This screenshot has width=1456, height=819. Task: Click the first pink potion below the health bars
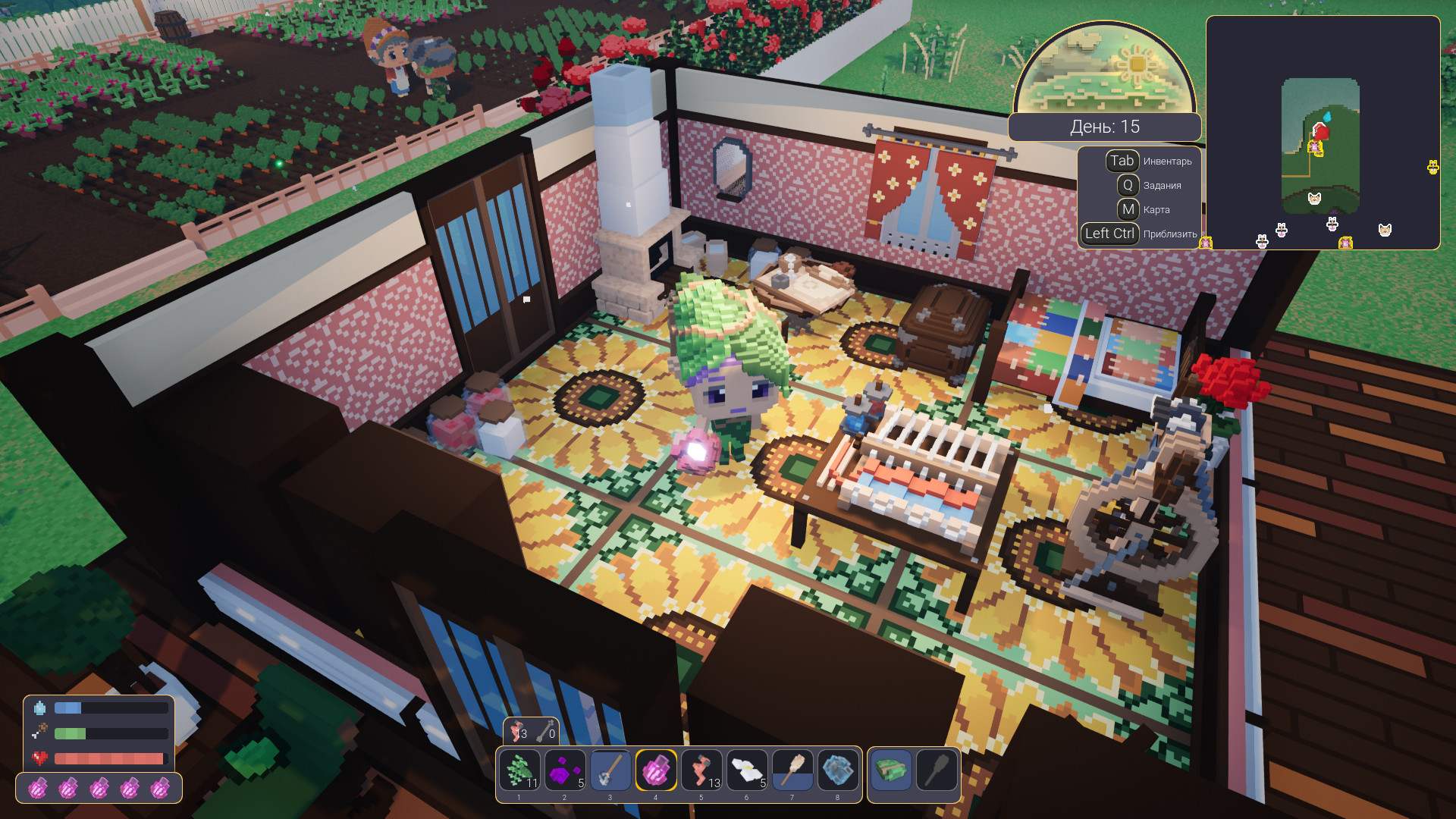39,789
